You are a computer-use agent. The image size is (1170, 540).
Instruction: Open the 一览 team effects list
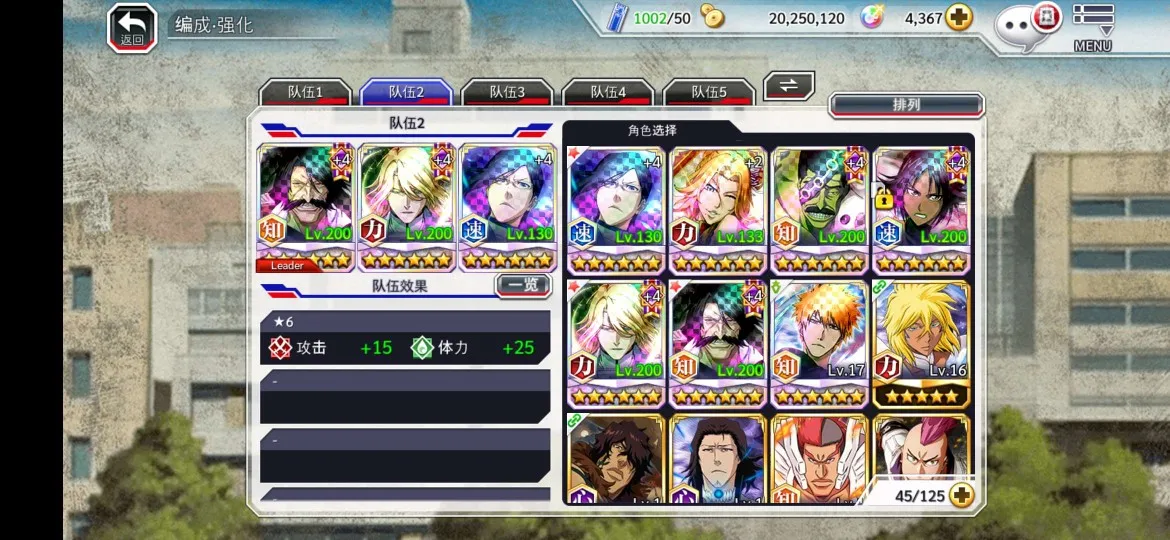tap(523, 286)
